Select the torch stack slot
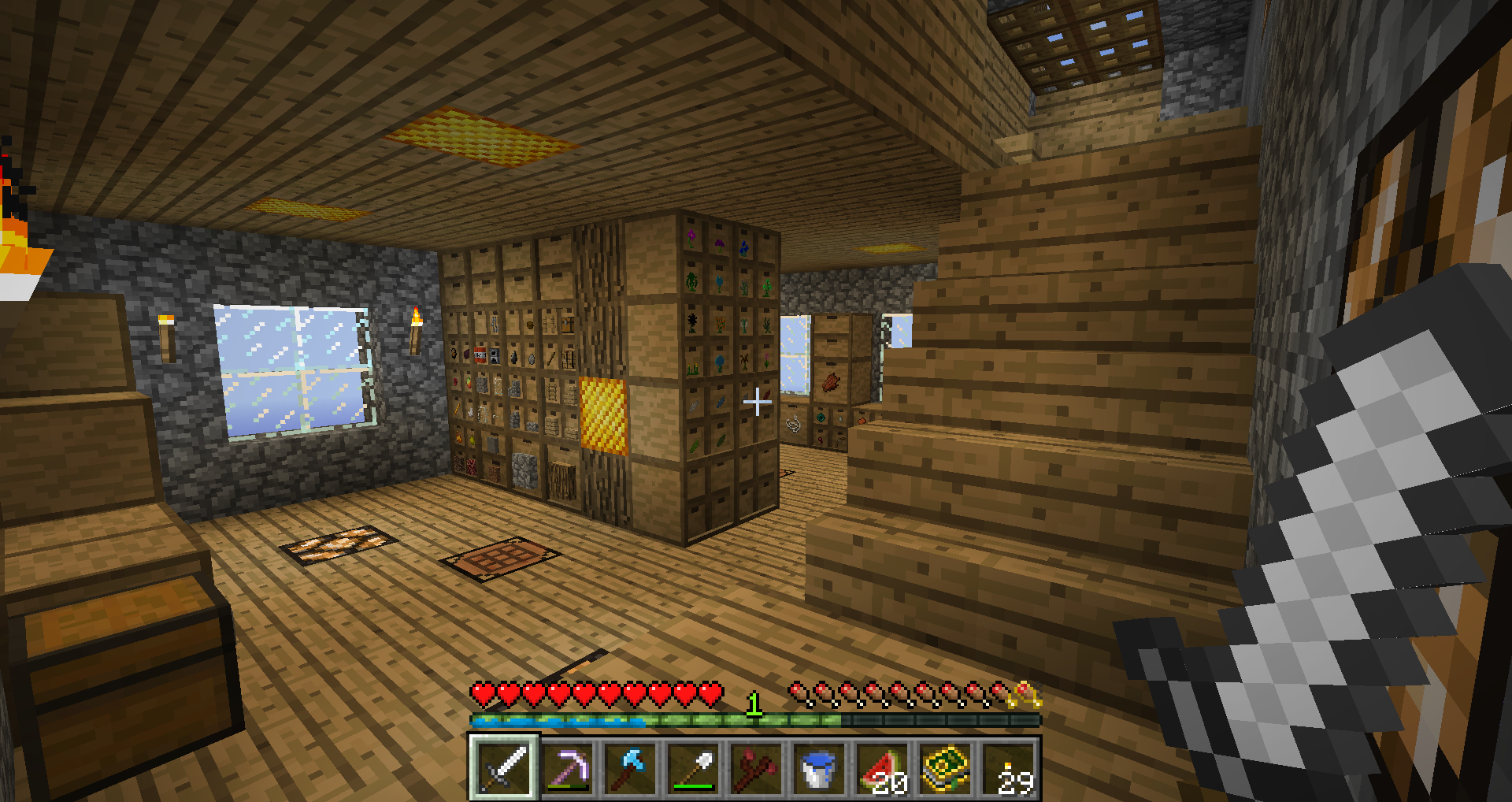 (x=1009, y=767)
